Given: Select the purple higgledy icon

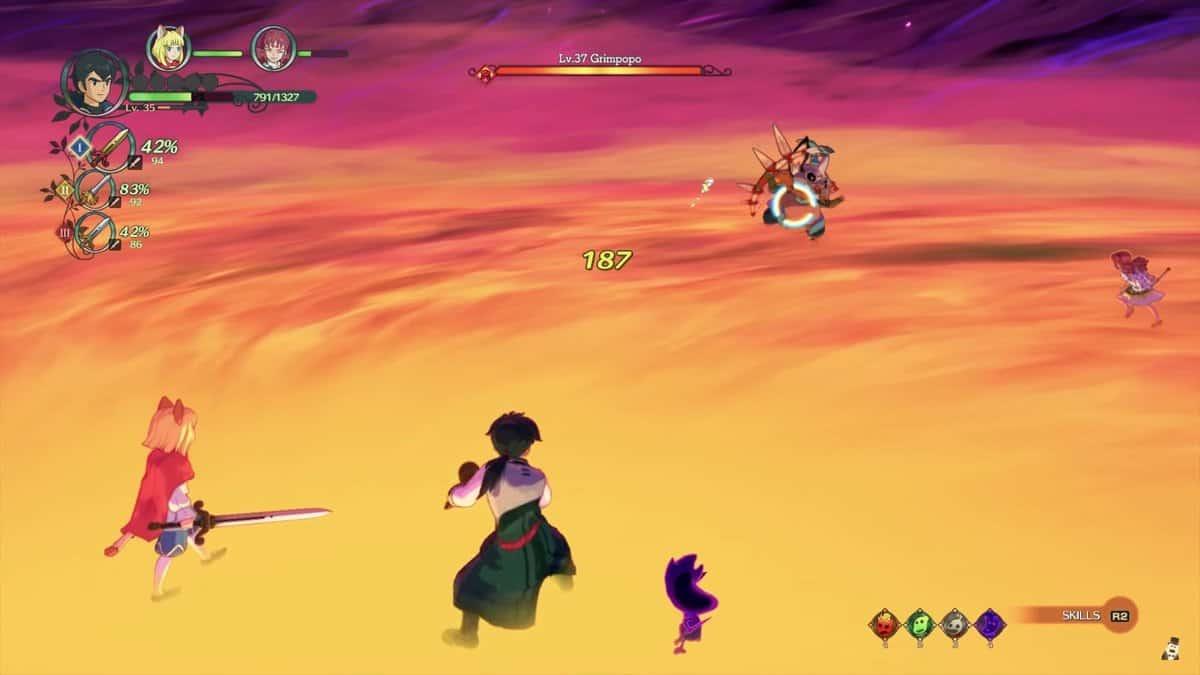Looking at the screenshot, I should coord(990,625).
